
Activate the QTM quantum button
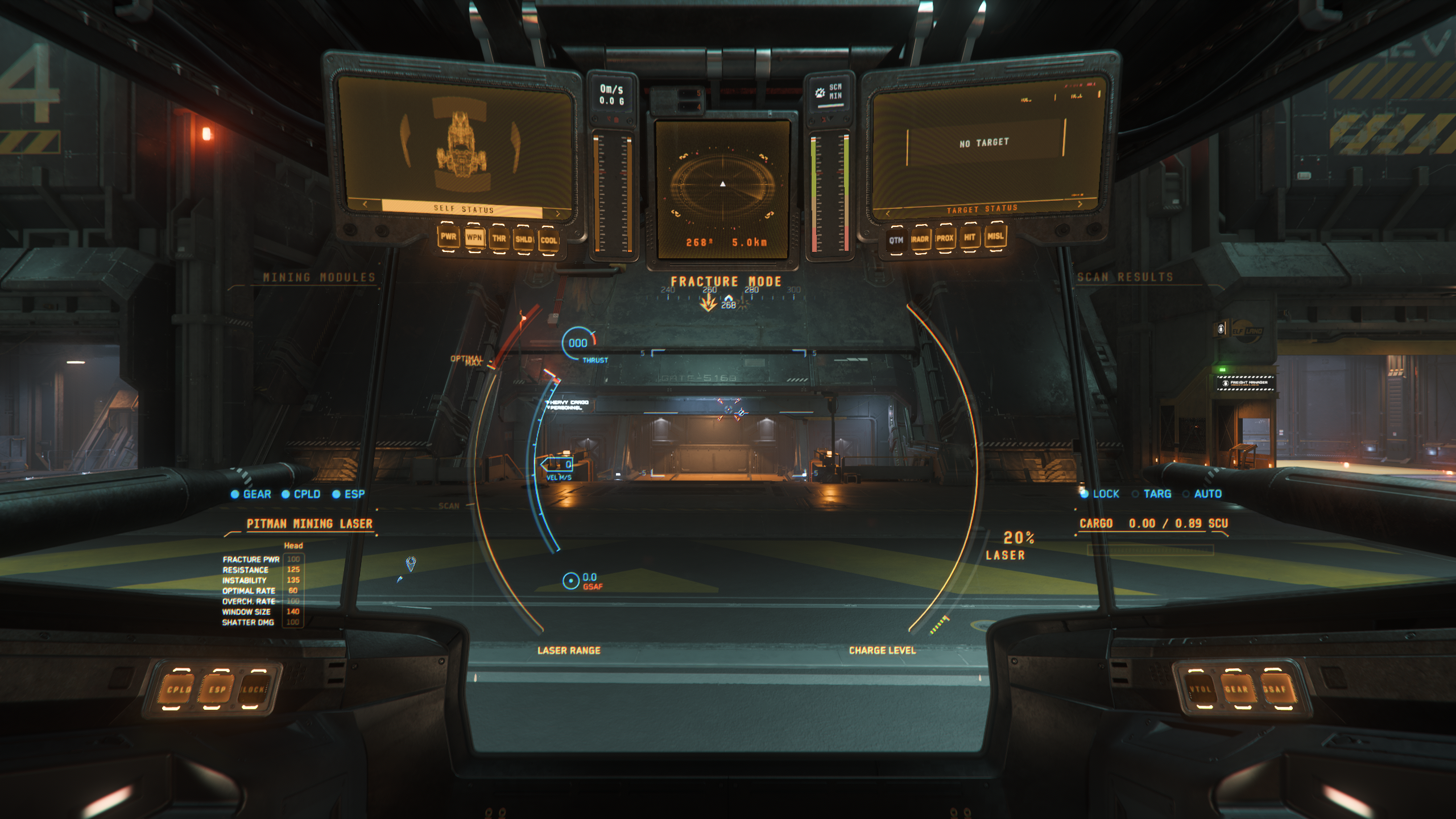pos(896,241)
